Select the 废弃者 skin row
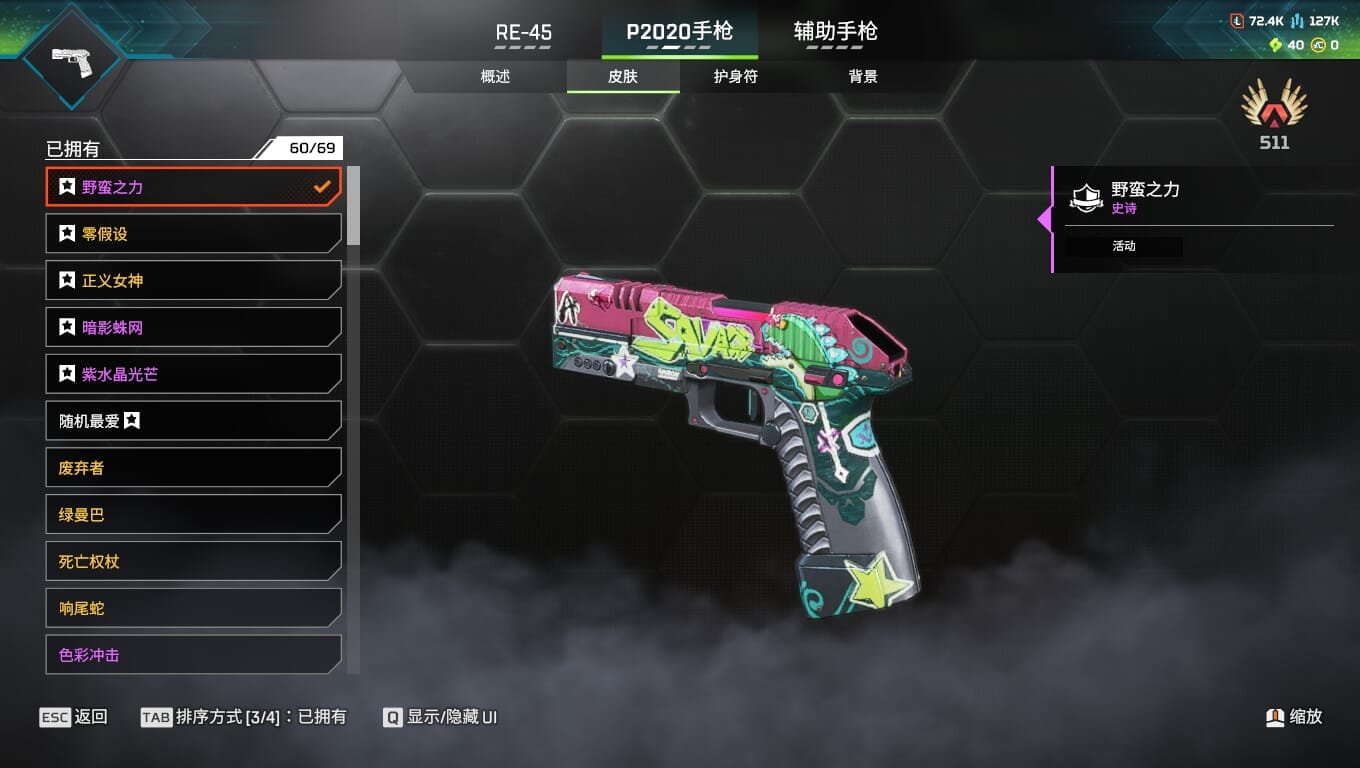Screen dimensions: 1360x768 pyautogui.click(x=193, y=468)
